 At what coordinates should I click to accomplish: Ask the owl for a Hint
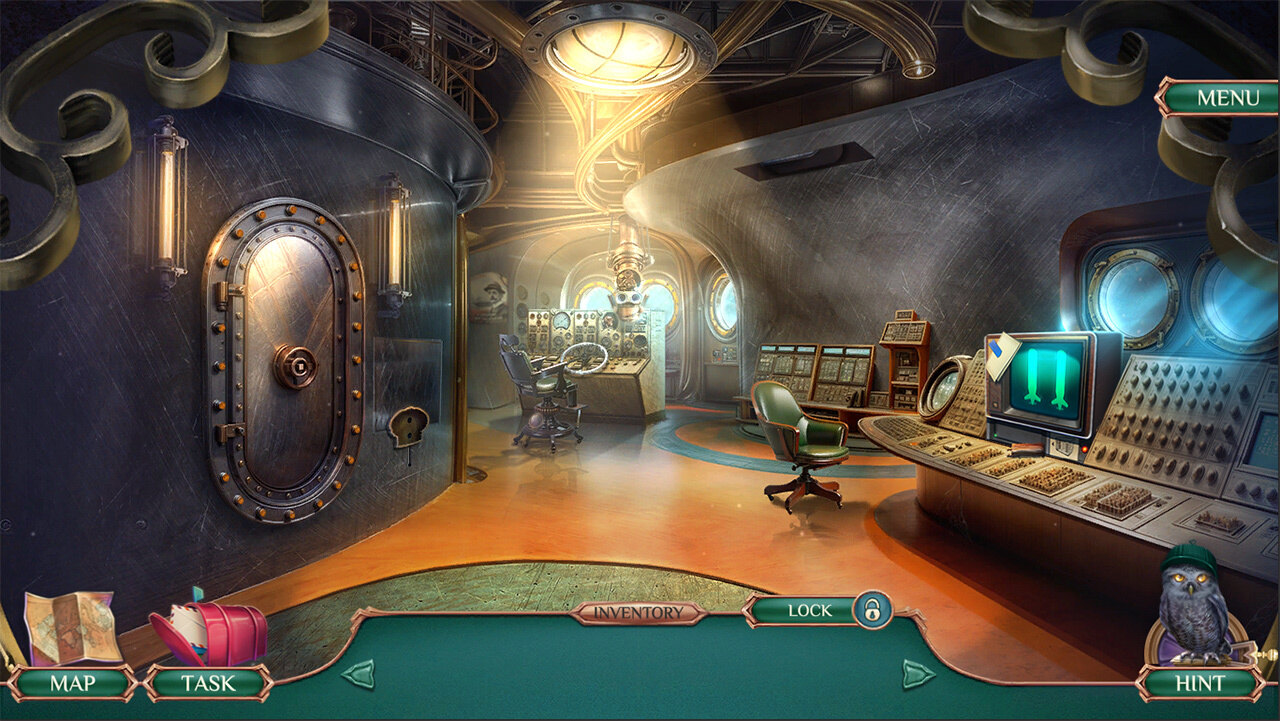point(1199,684)
